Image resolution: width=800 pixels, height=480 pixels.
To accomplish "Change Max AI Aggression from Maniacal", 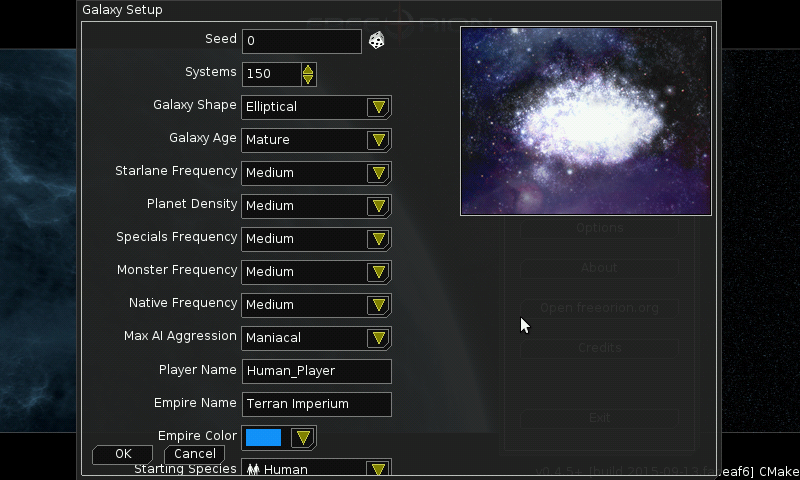I will (x=316, y=338).
